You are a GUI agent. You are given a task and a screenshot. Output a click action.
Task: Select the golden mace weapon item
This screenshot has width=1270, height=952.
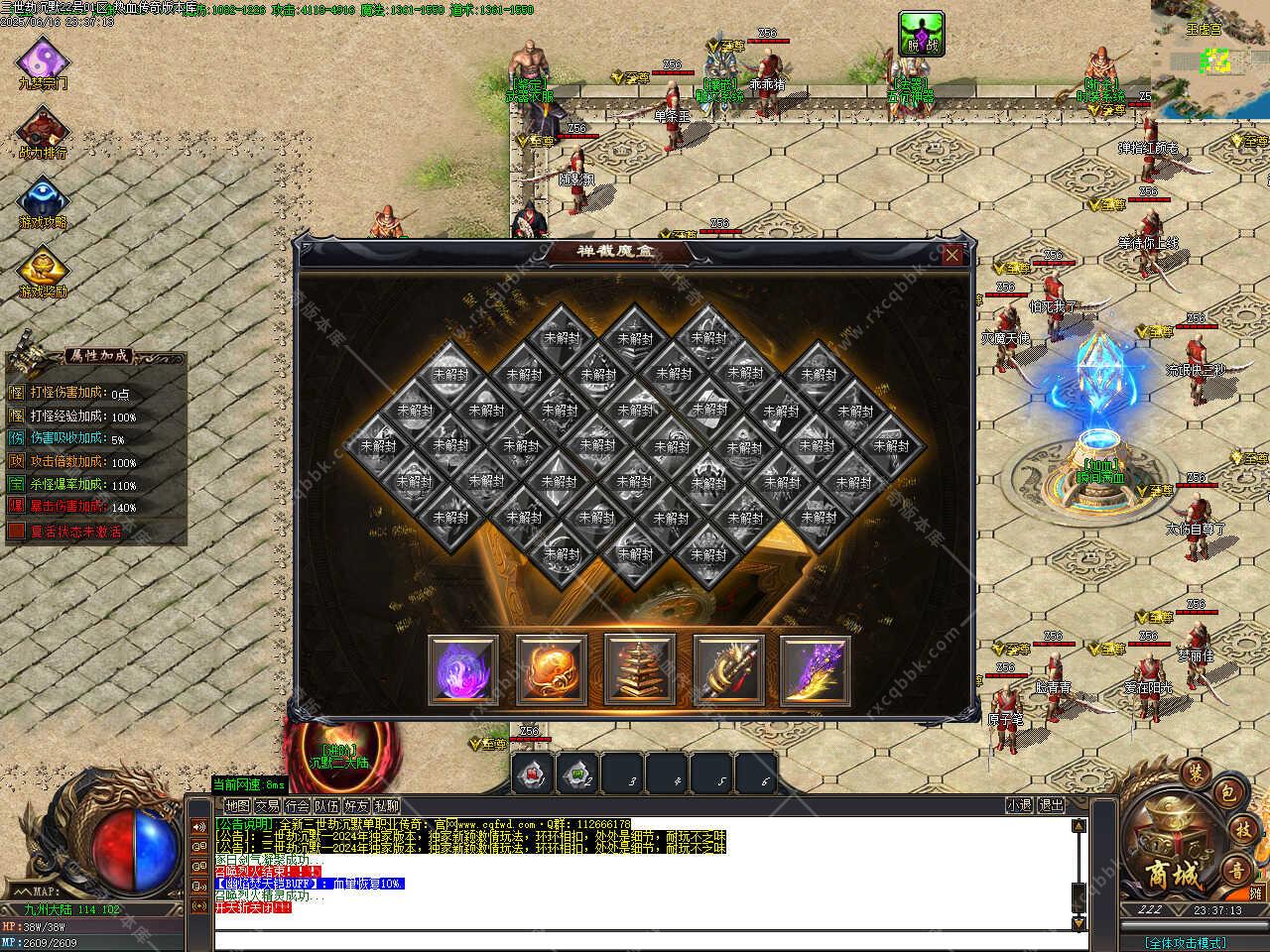[x=728, y=670]
